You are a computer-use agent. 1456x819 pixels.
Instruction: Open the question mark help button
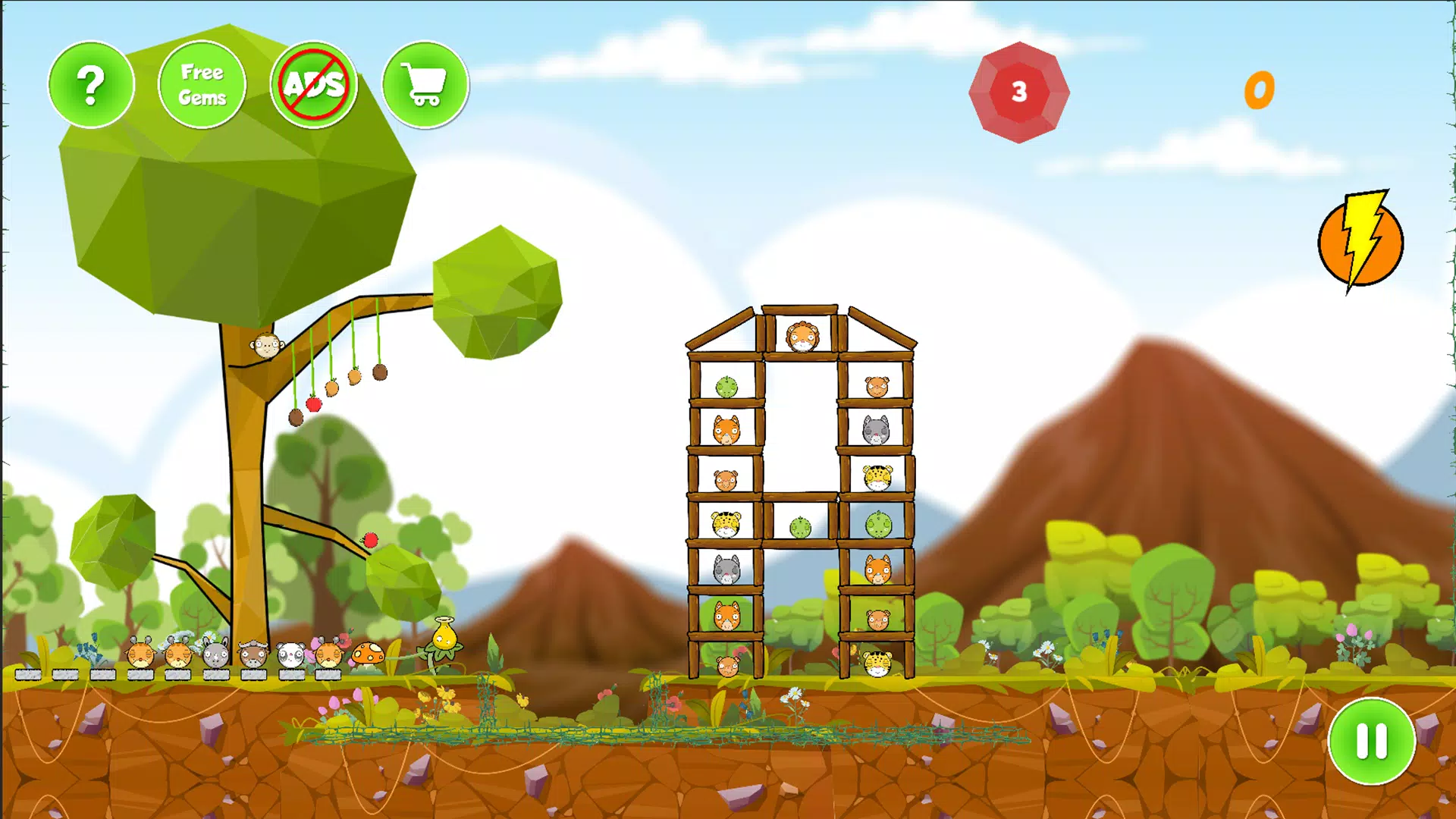(91, 84)
